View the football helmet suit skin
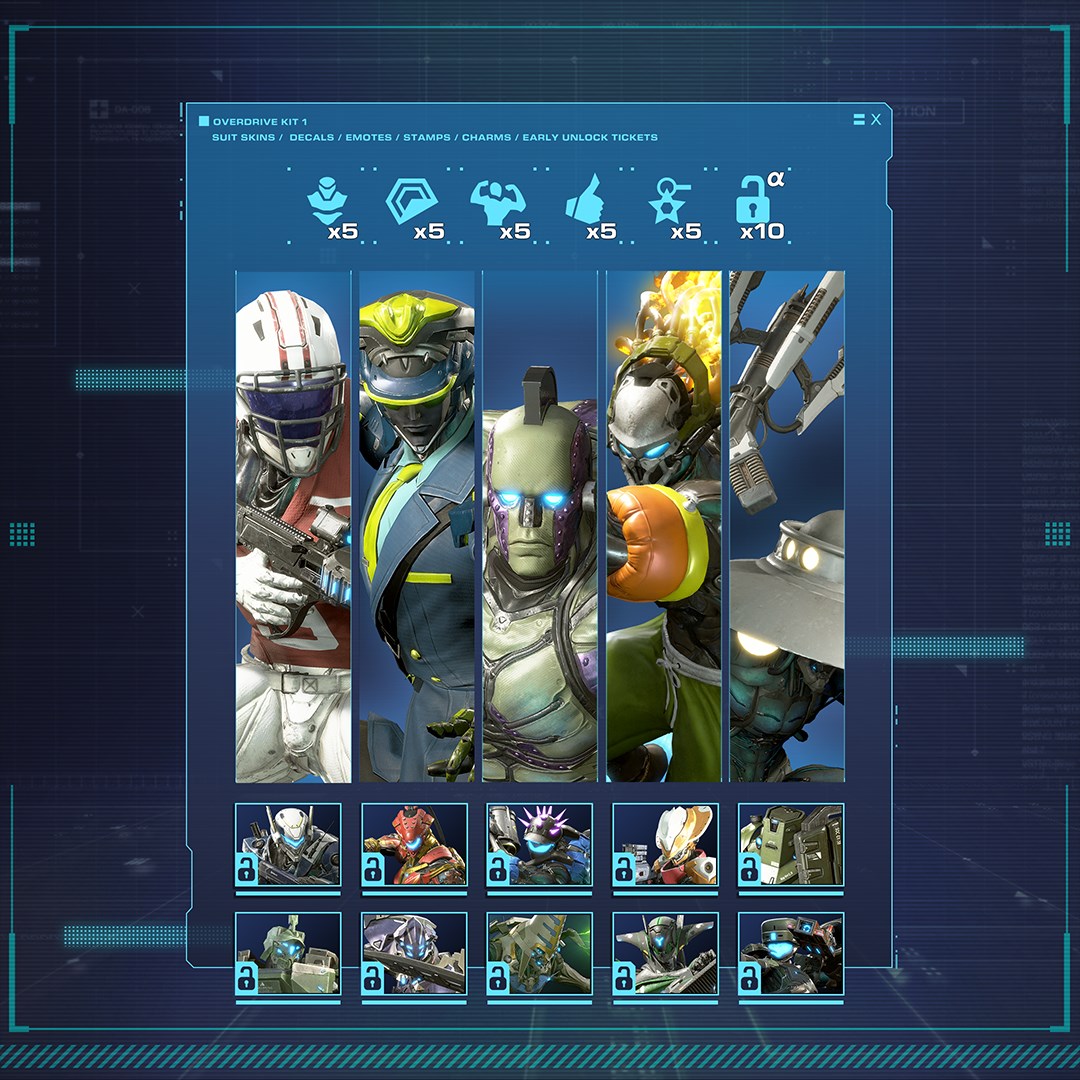Screen dimensions: 1080x1080 (x=293, y=526)
